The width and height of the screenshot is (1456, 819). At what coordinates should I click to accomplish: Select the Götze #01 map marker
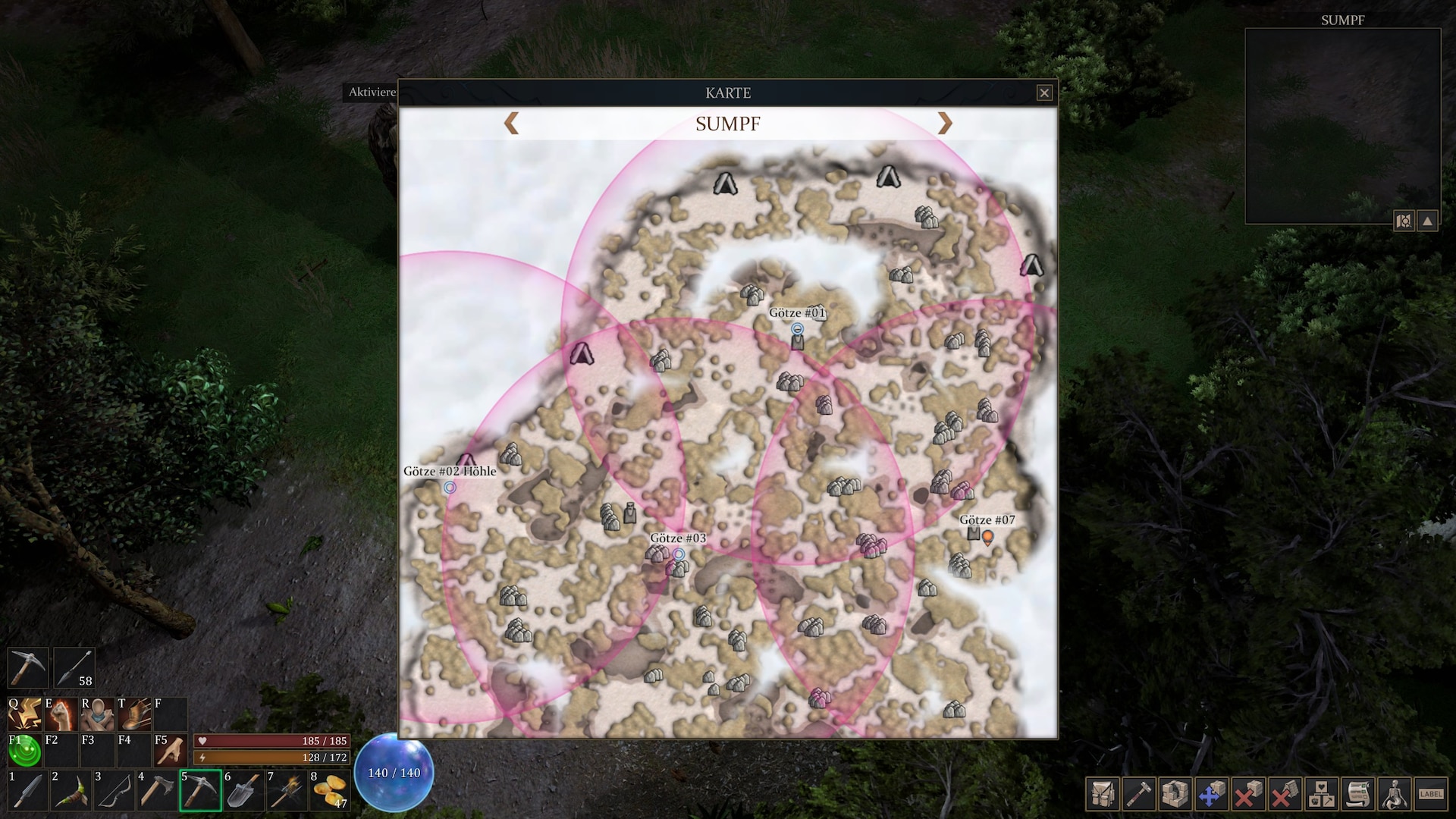tap(797, 329)
